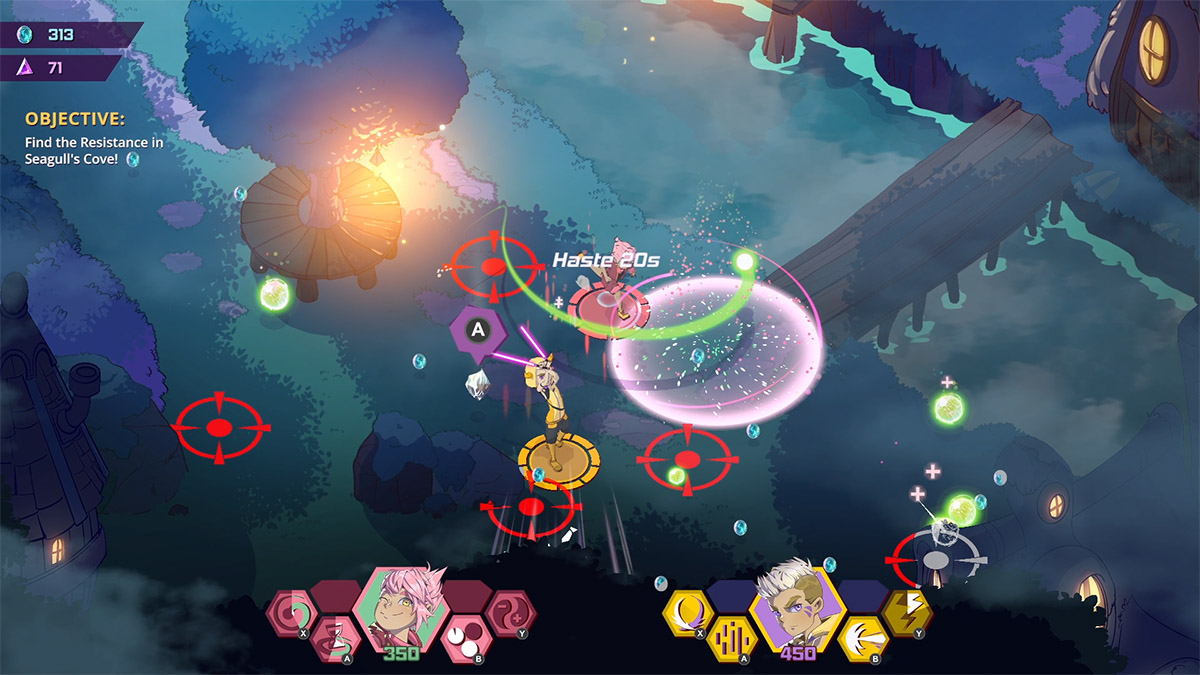Open the Seagull's Cove objective tracker
Screen dimensions: 1200x675
click(x=94, y=143)
